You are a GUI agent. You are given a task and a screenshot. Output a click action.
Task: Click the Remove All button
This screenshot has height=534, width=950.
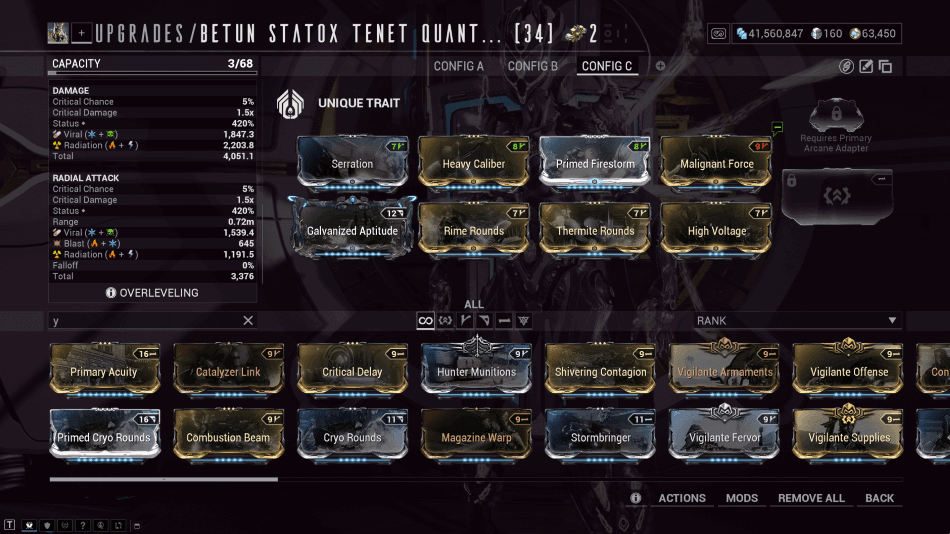click(x=811, y=498)
